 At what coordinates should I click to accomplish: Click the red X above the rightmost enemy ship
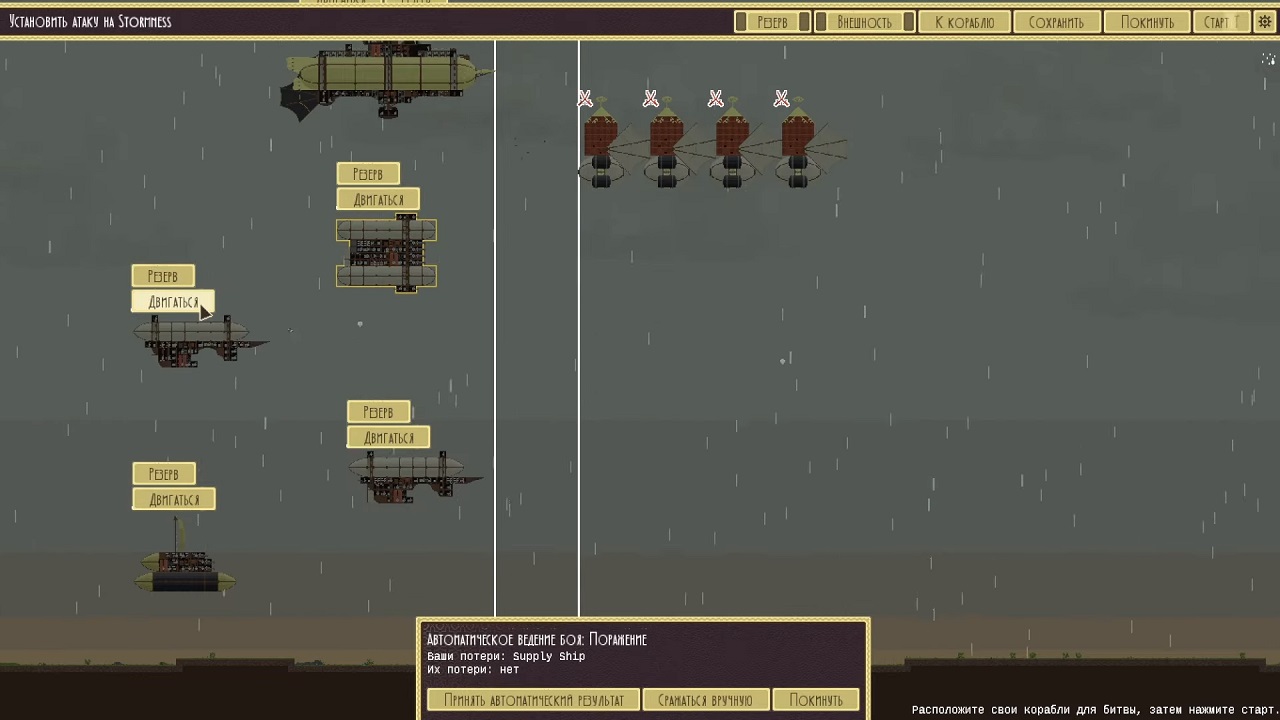click(x=780, y=98)
